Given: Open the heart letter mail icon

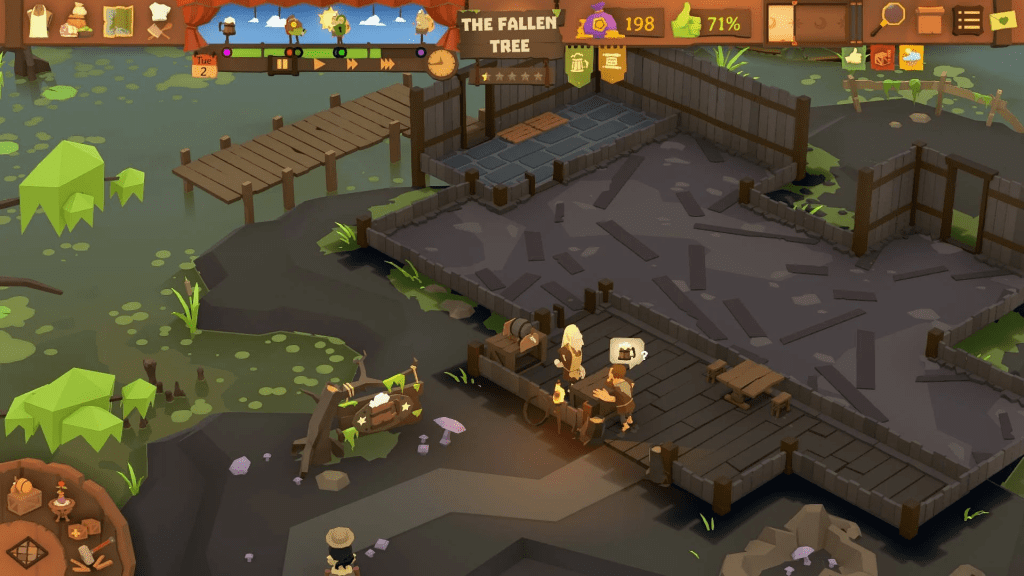Looking at the screenshot, I should (x=1002, y=20).
